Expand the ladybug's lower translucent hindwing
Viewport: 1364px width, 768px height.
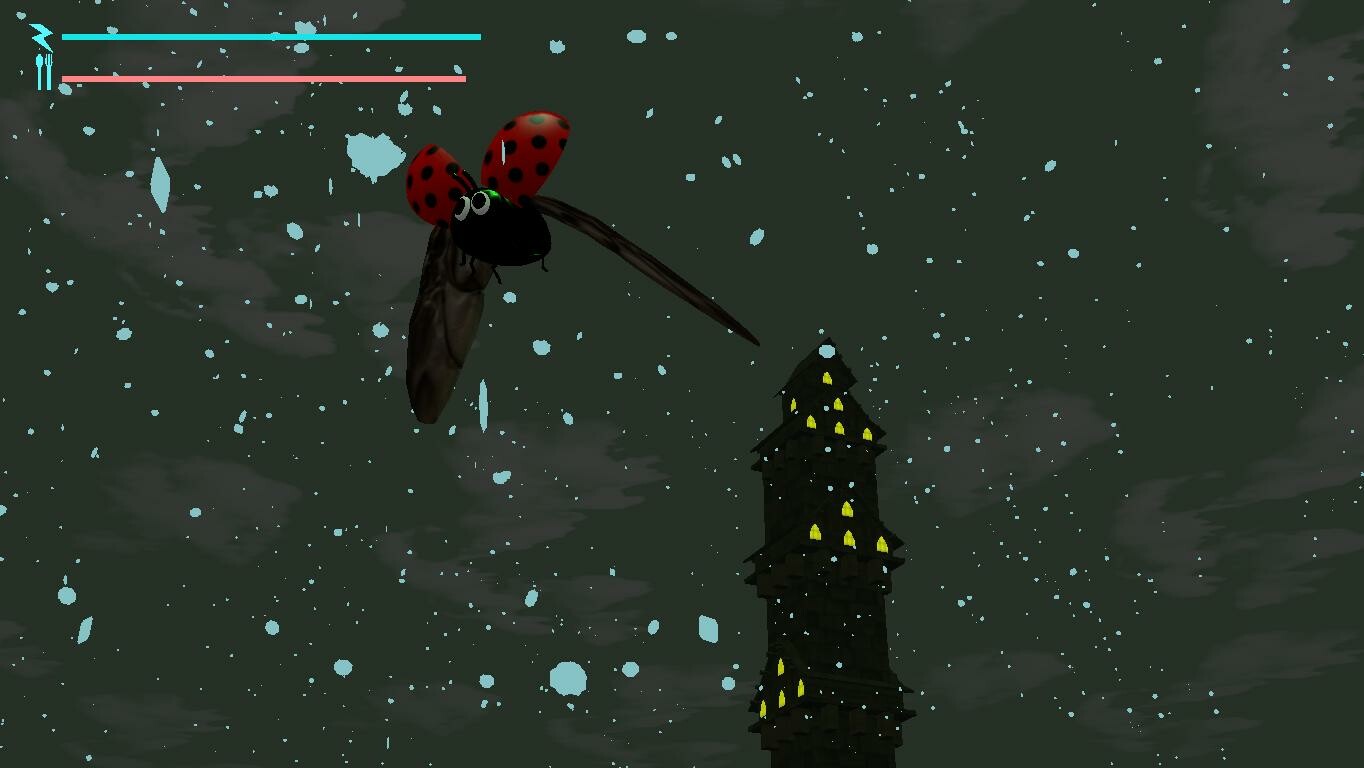click(x=445, y=330)
